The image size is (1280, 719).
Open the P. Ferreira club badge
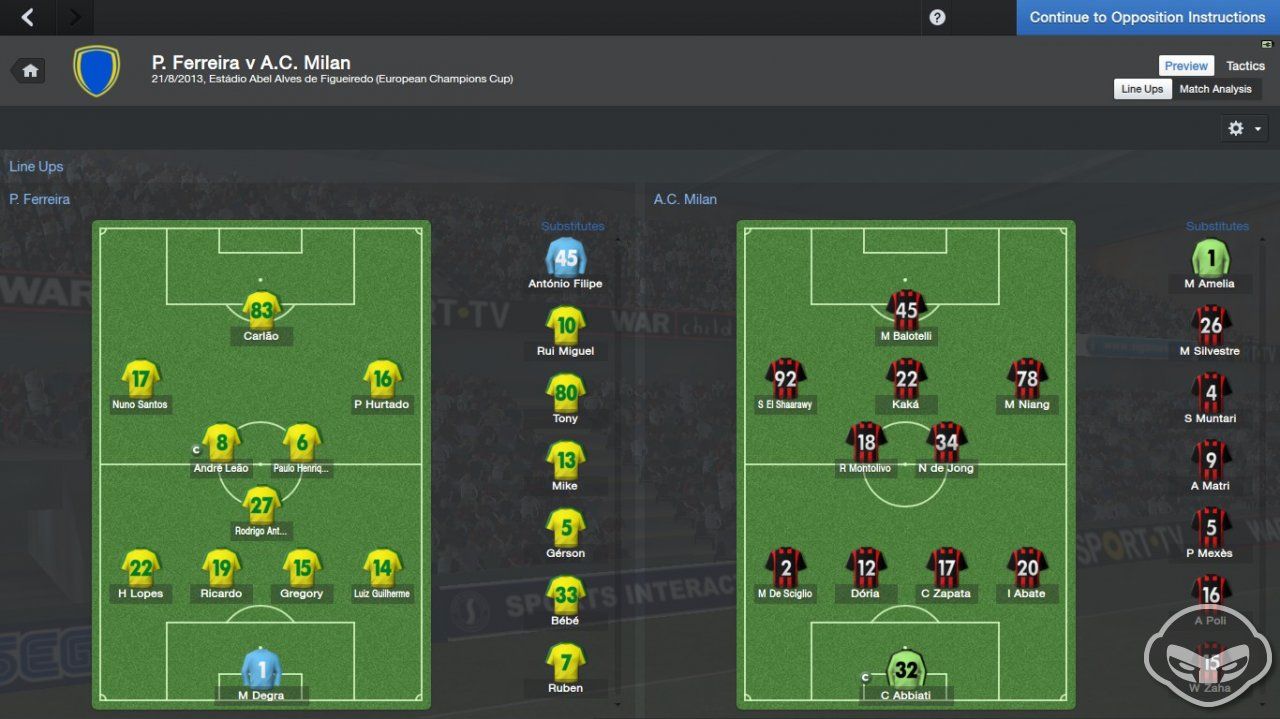pyautogui.click(x=96, y=71)
